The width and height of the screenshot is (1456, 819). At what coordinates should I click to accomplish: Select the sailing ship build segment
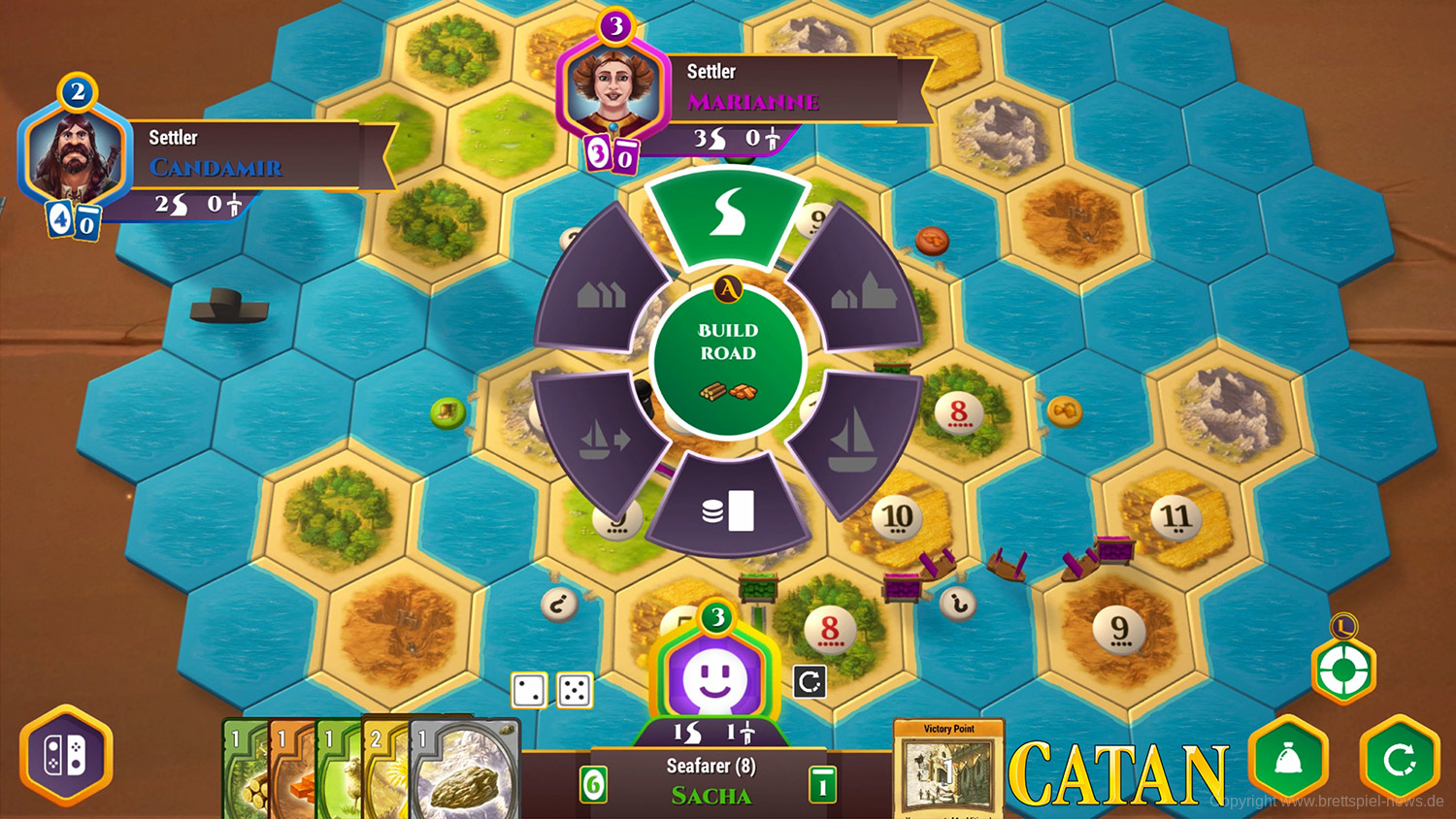854,437
